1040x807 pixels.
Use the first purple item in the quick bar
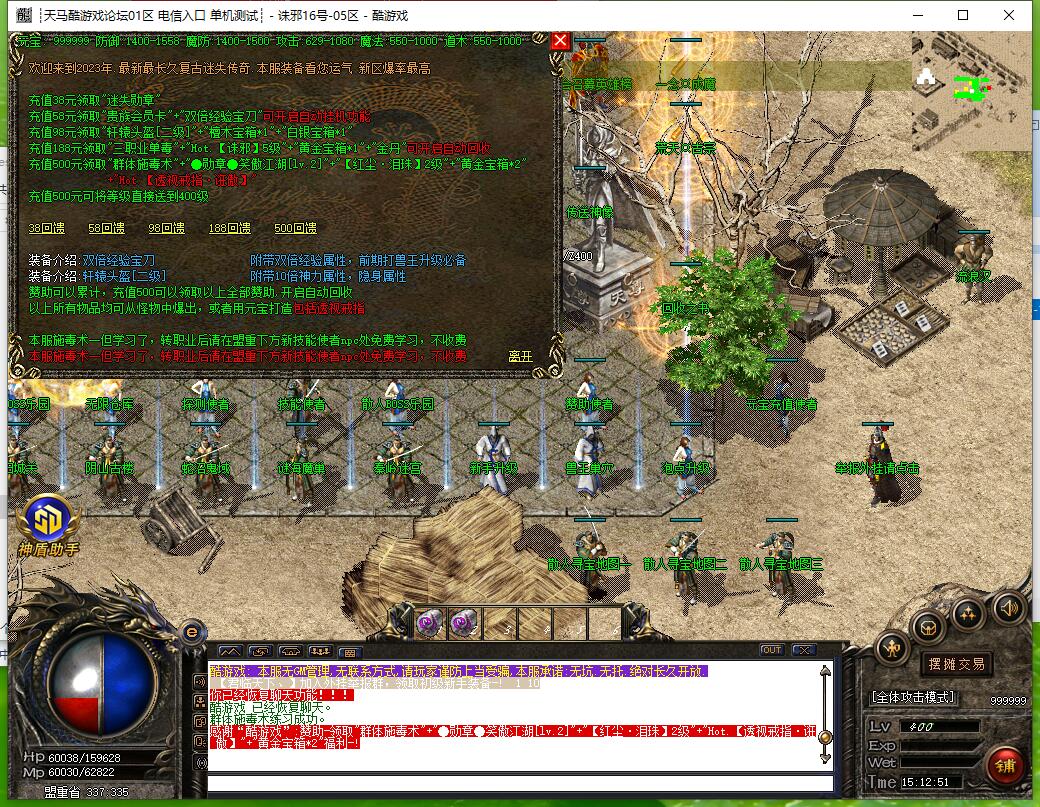[x=430, y=622]
